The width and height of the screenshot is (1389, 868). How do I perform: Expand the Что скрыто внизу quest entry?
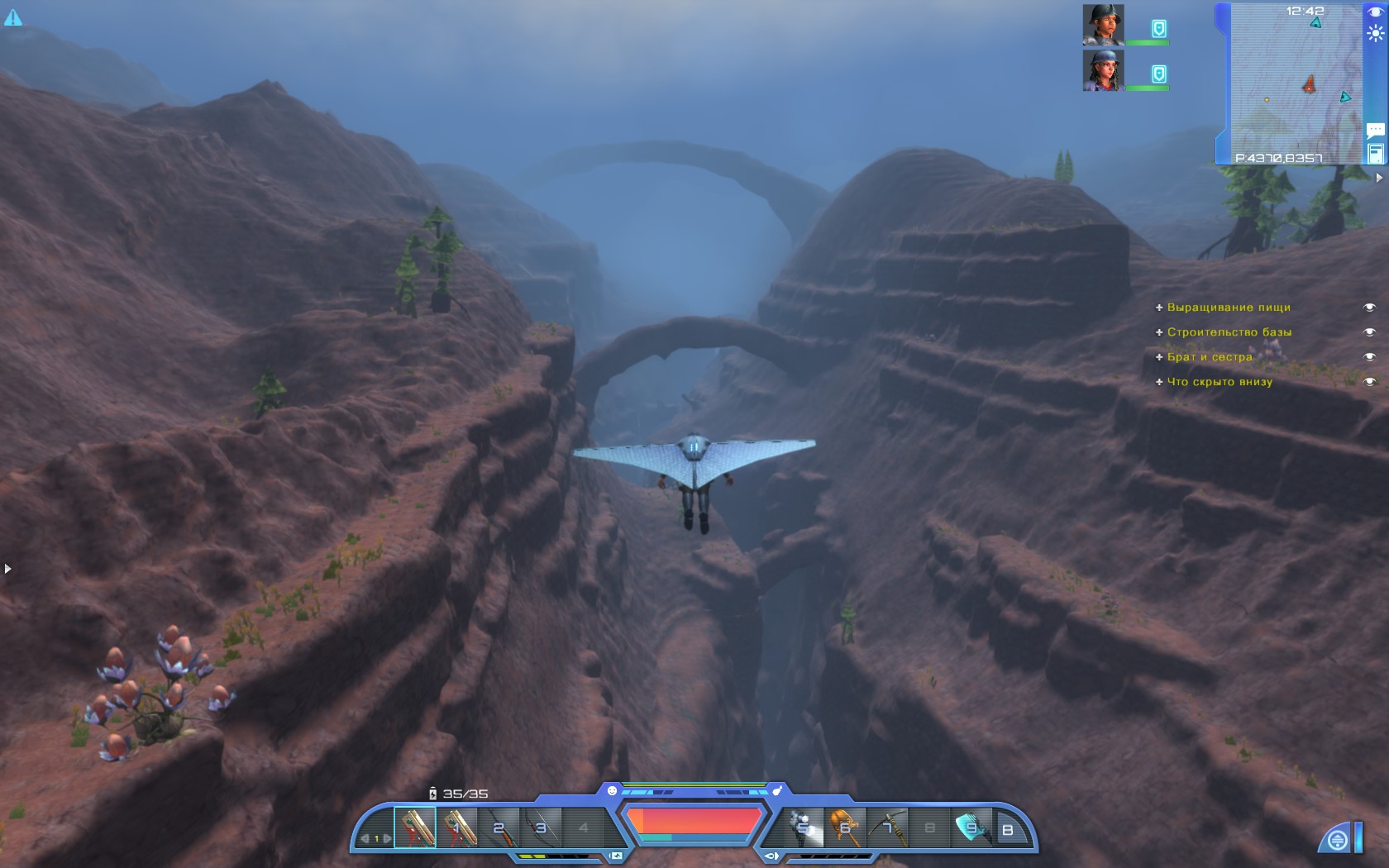(x=1160, y=381)
